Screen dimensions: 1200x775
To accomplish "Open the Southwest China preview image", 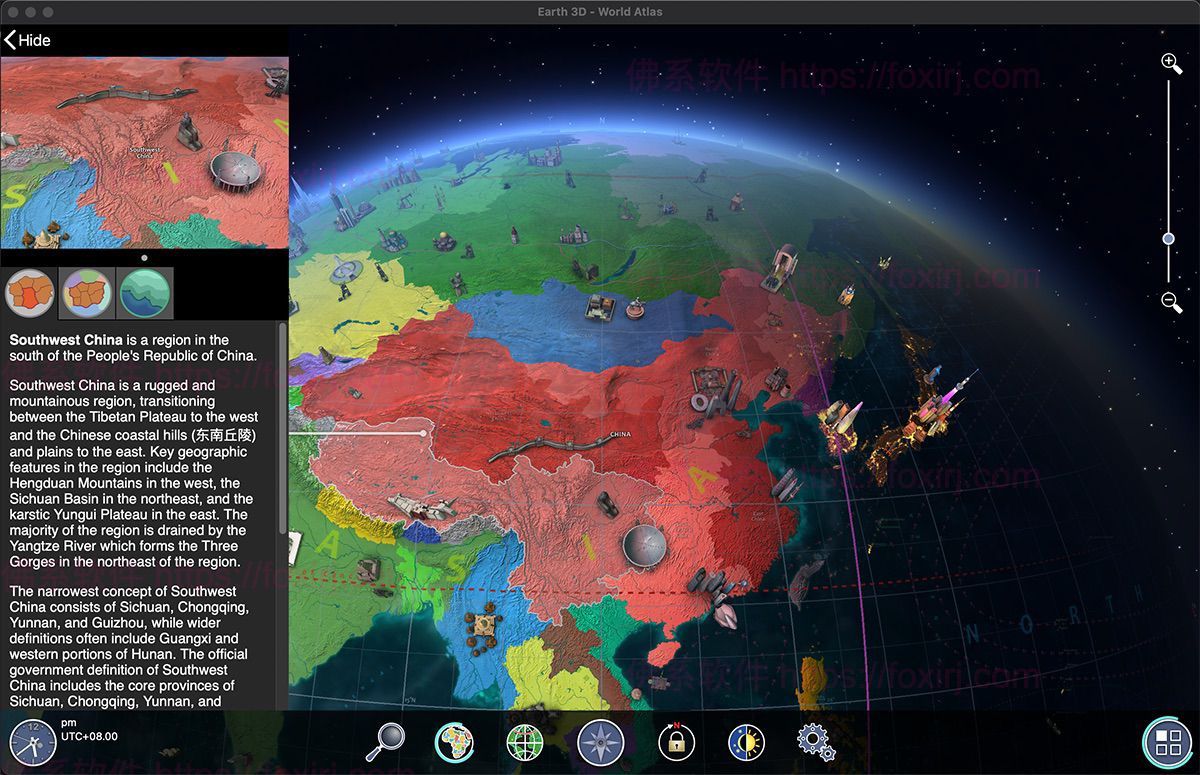I will pos(144,152).
